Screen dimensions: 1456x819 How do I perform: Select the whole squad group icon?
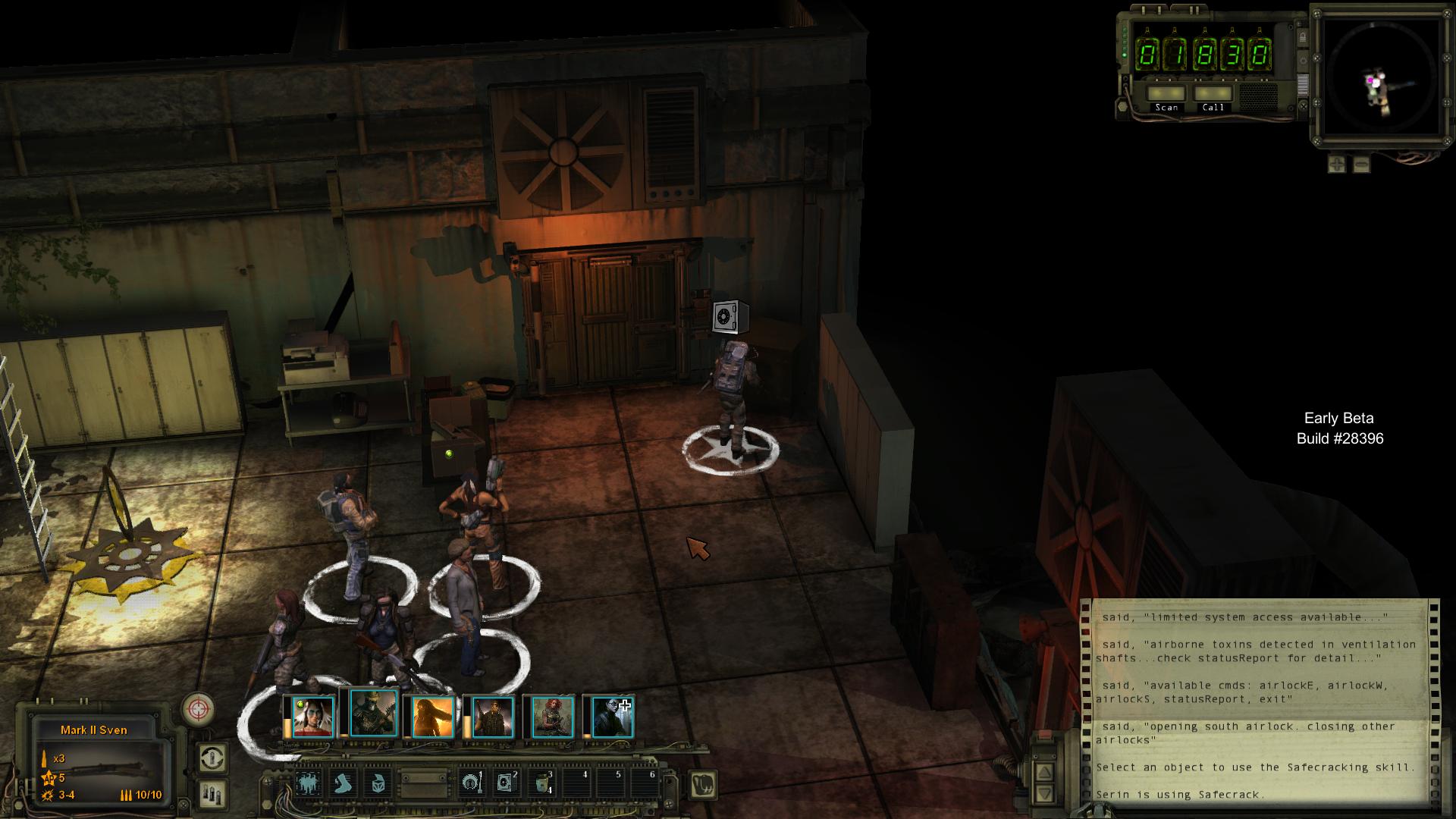[x=308, y=783]
